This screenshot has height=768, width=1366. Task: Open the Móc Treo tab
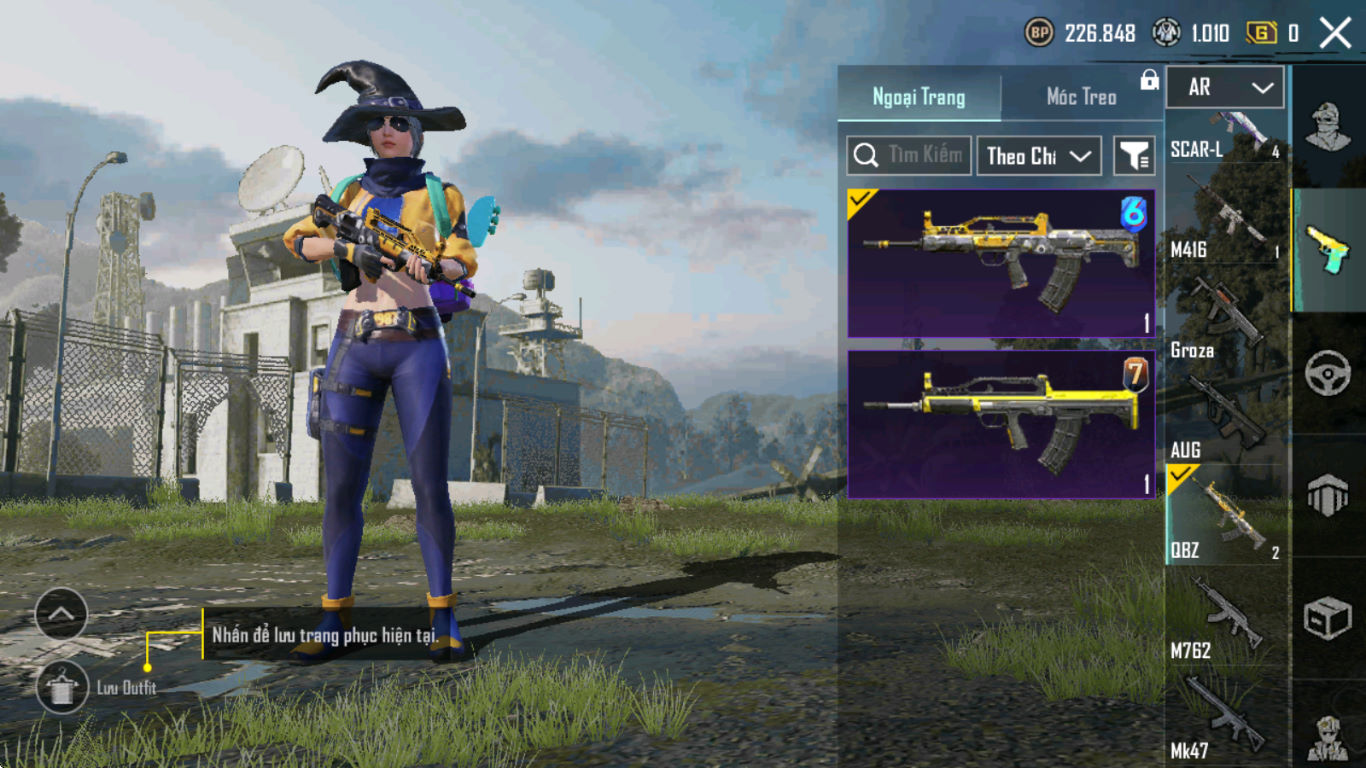[1080, 97]
